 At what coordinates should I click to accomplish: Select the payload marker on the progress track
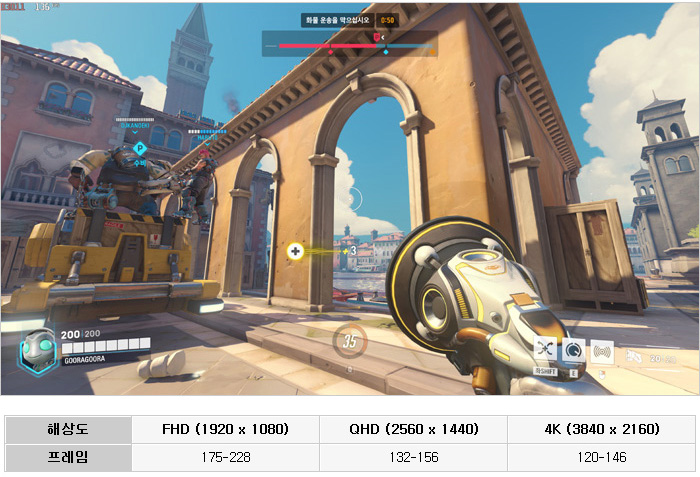click(376, 37)
